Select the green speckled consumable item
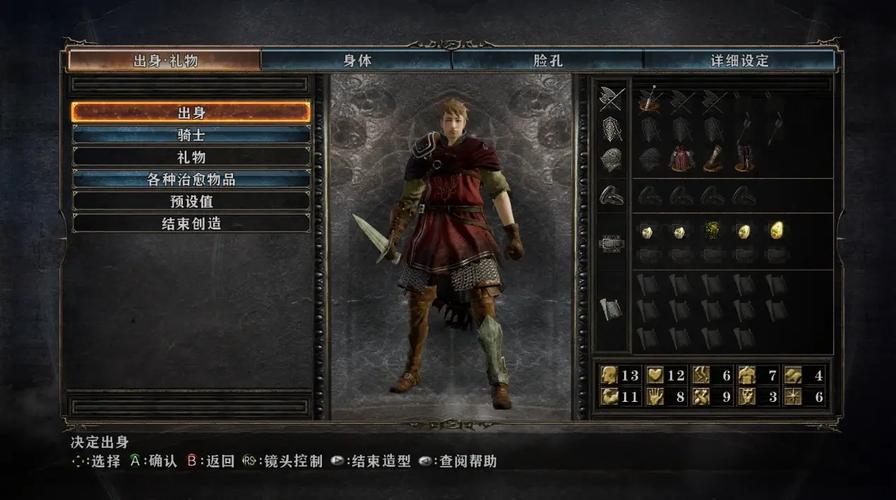Image resolution: width=896 pixels, height=500 pixels. point(713,231)
